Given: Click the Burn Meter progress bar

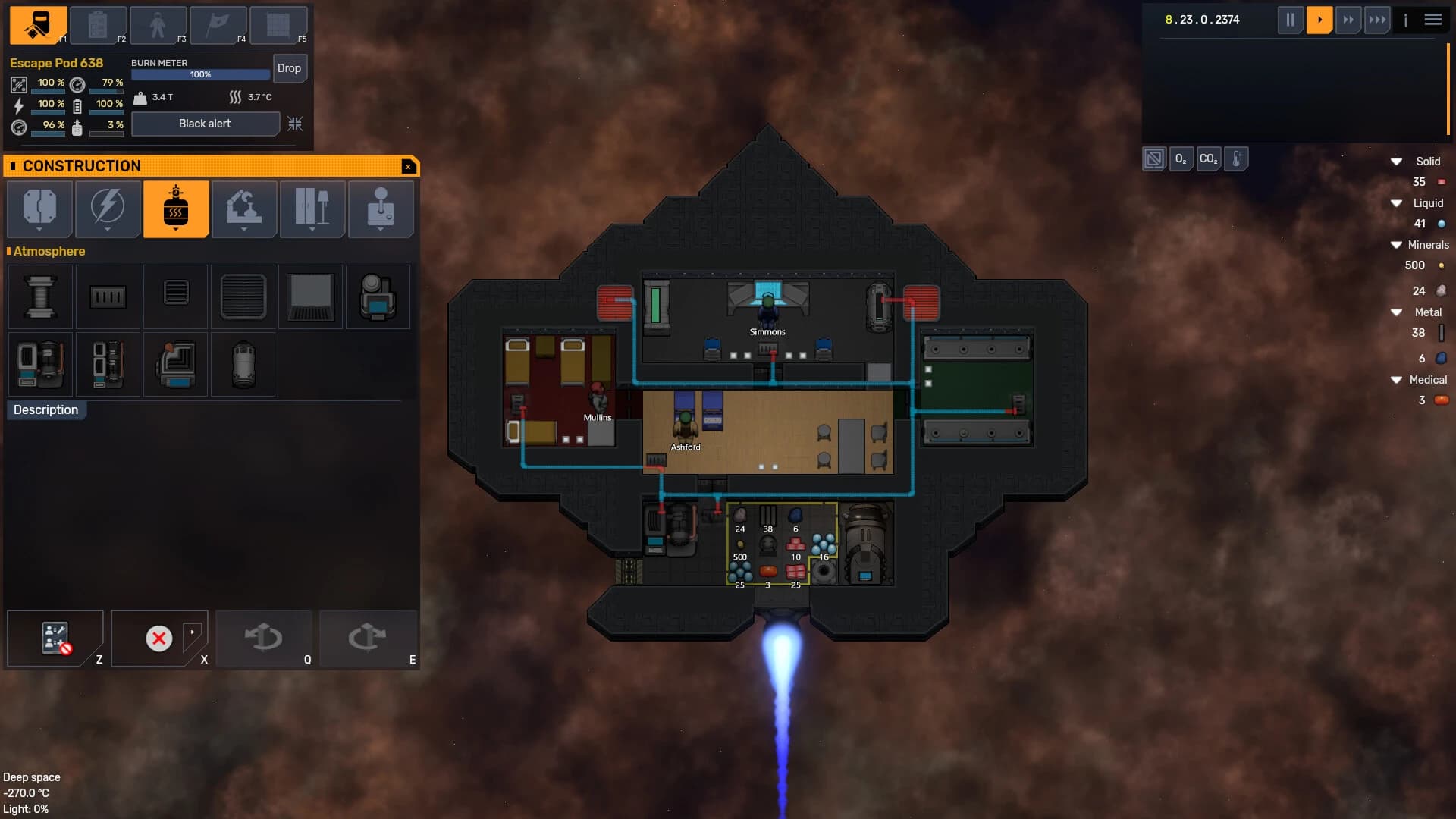Looking at the screenshot, I should pyautogui.click(x=199, y=74).
